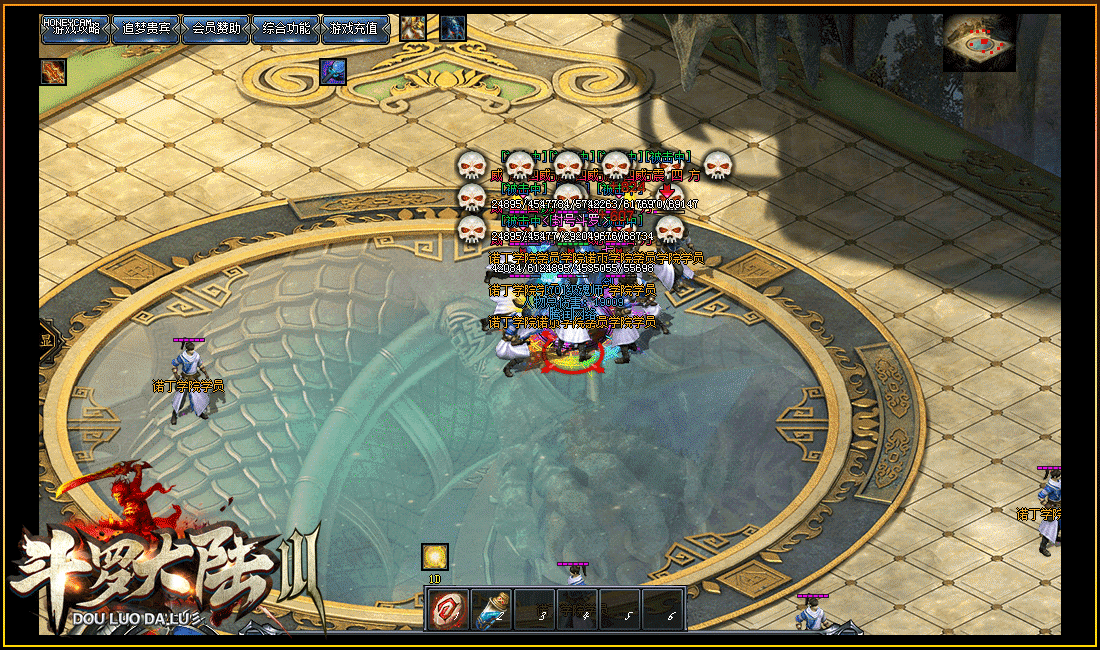Click the dark blue figure icon

pyautogui.click(x=453, y=28)
